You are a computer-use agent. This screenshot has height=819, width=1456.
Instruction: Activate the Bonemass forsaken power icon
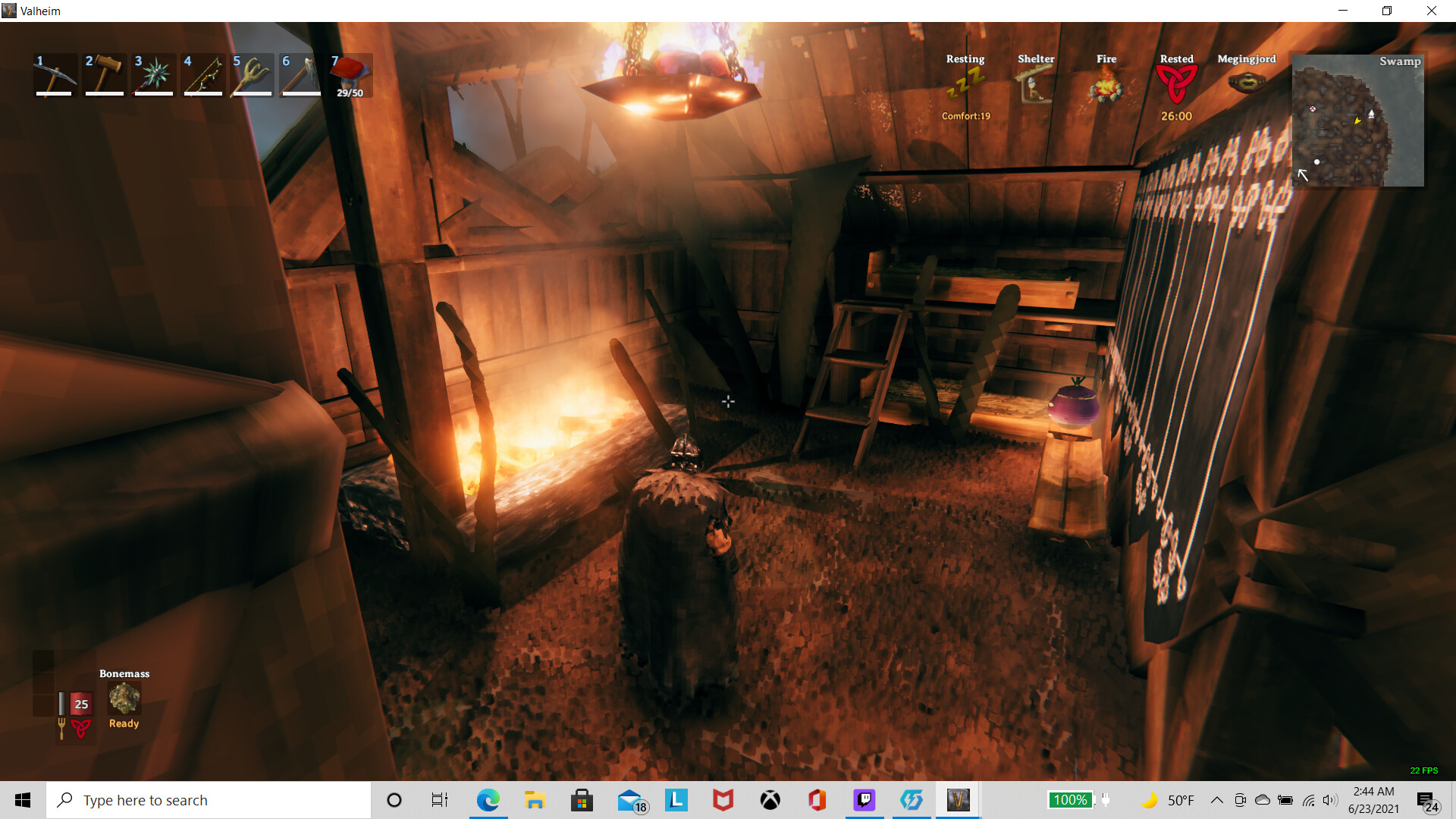(x=123, y=698)
